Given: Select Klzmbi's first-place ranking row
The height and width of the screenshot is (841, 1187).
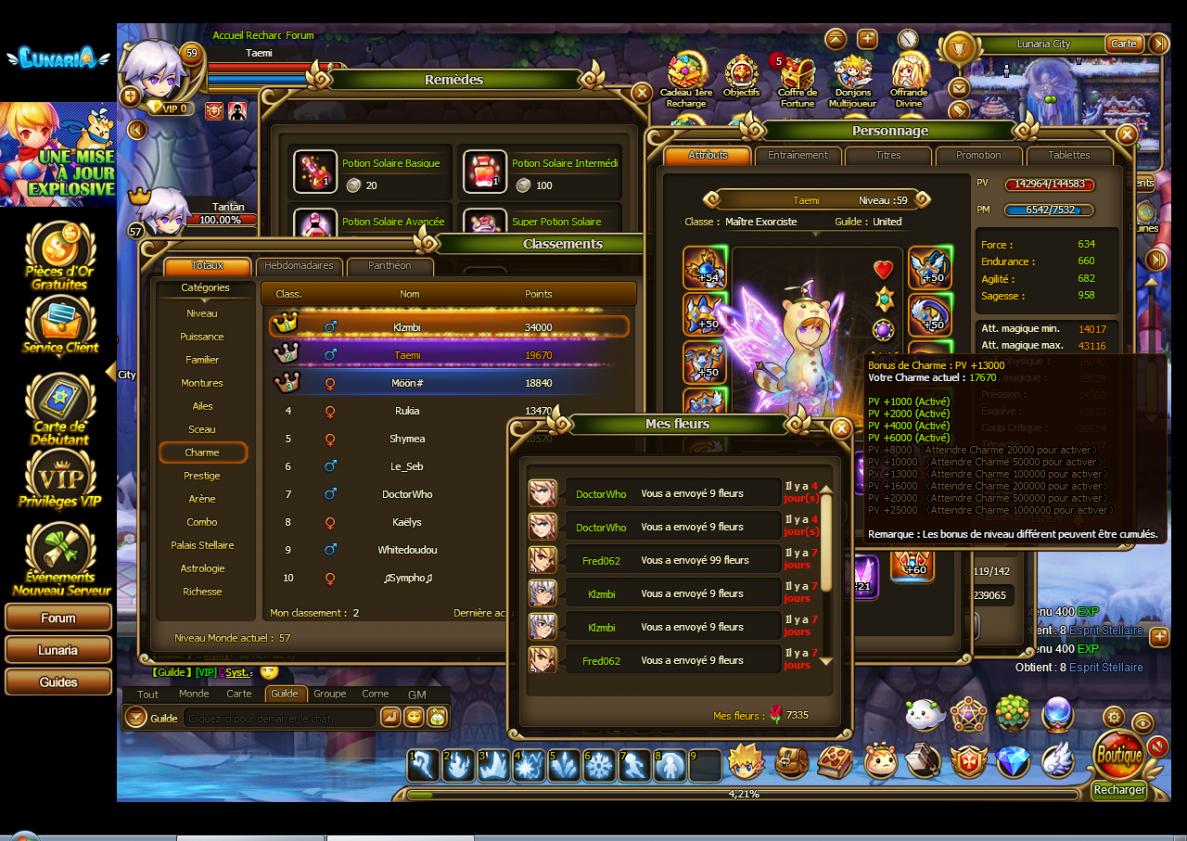Looking at the screenshot, I should pos(449,327).
